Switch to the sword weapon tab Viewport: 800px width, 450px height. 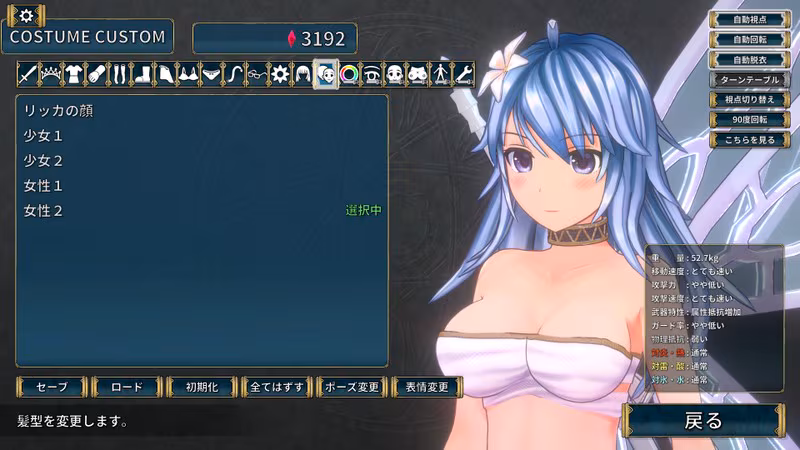click(x=27, y=74)
